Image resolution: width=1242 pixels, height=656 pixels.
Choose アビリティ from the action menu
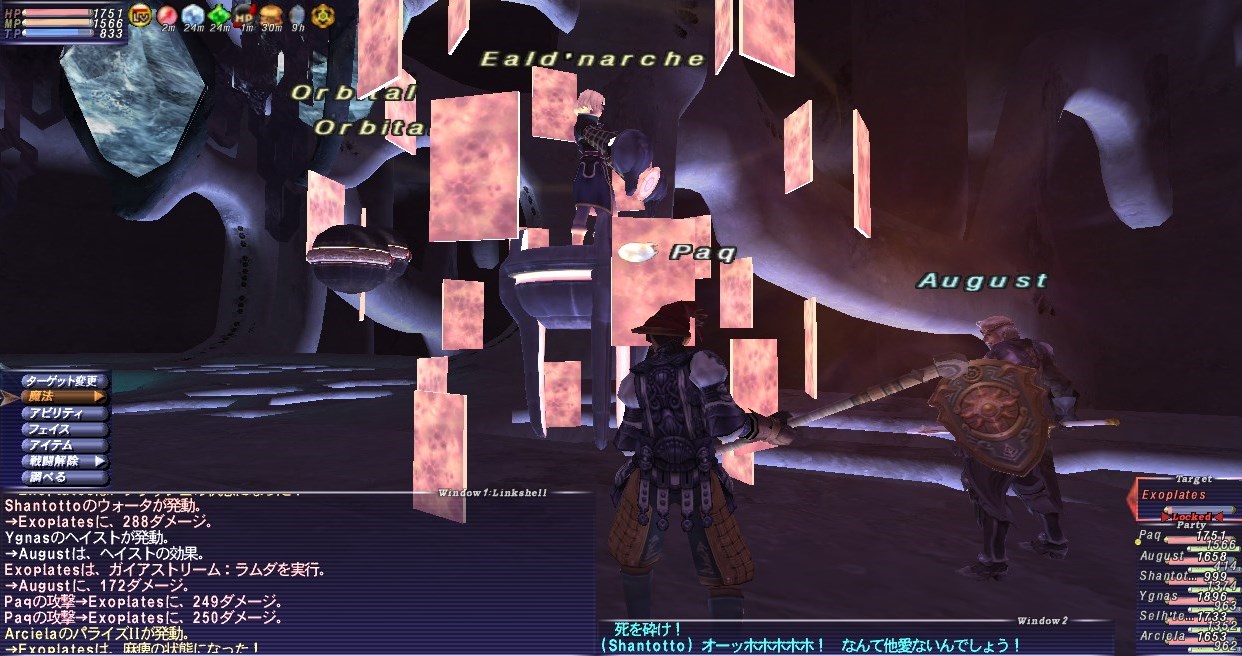62,413
